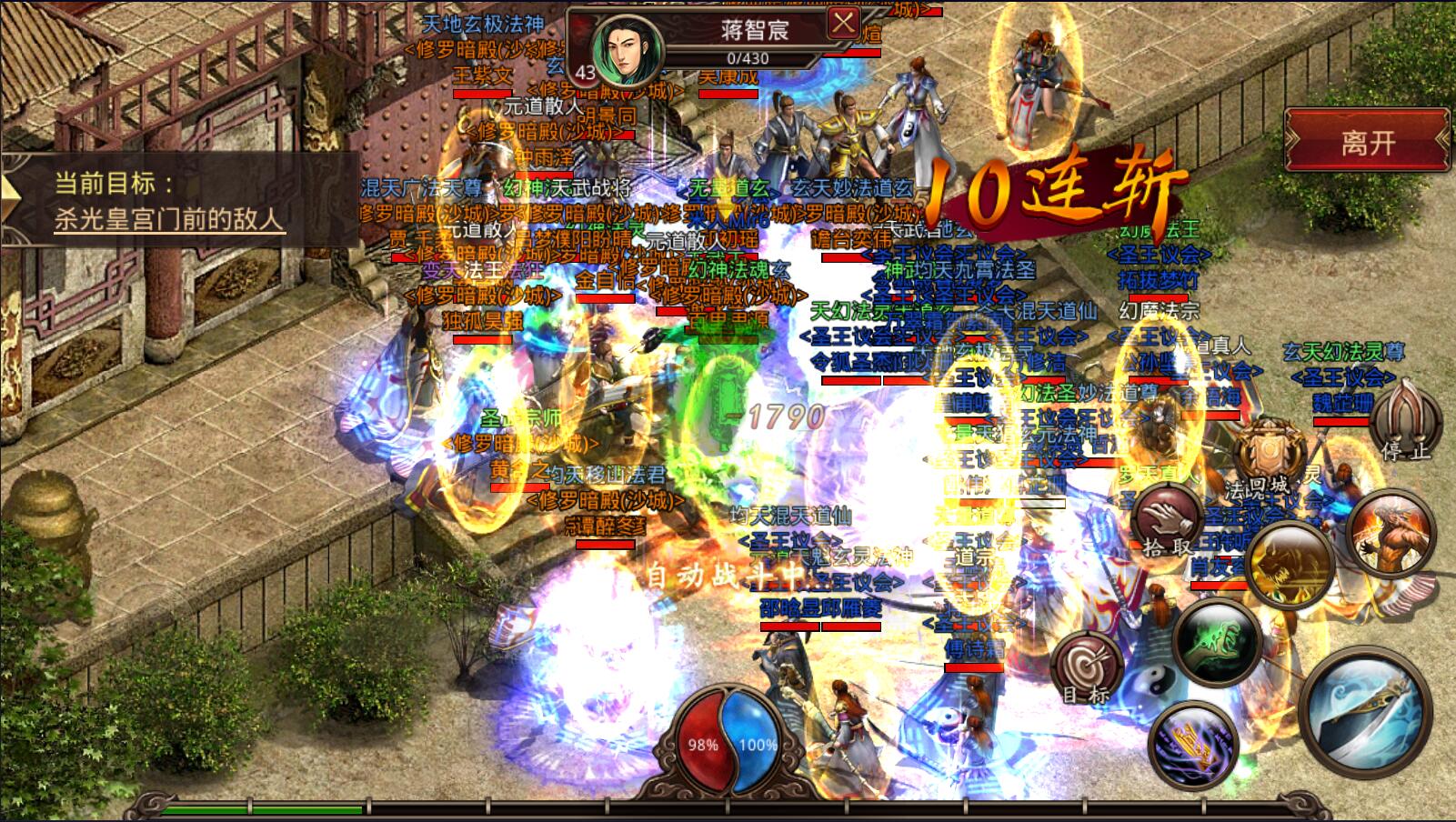Select the 蒋智宸 target portrait

pos(627,47)
